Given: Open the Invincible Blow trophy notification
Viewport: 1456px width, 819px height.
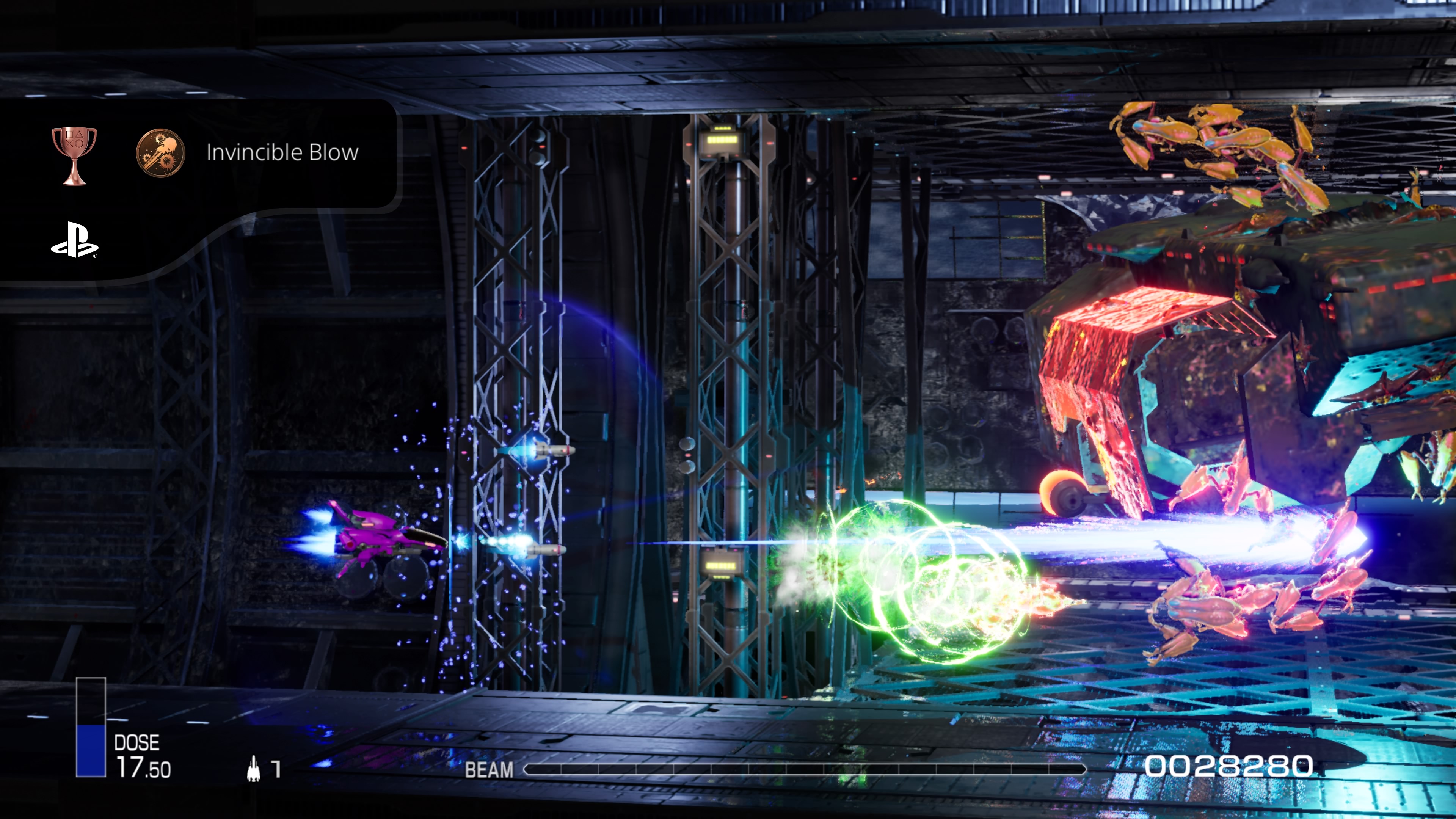Looking at the screenshot, I should (x=281, y=152).
